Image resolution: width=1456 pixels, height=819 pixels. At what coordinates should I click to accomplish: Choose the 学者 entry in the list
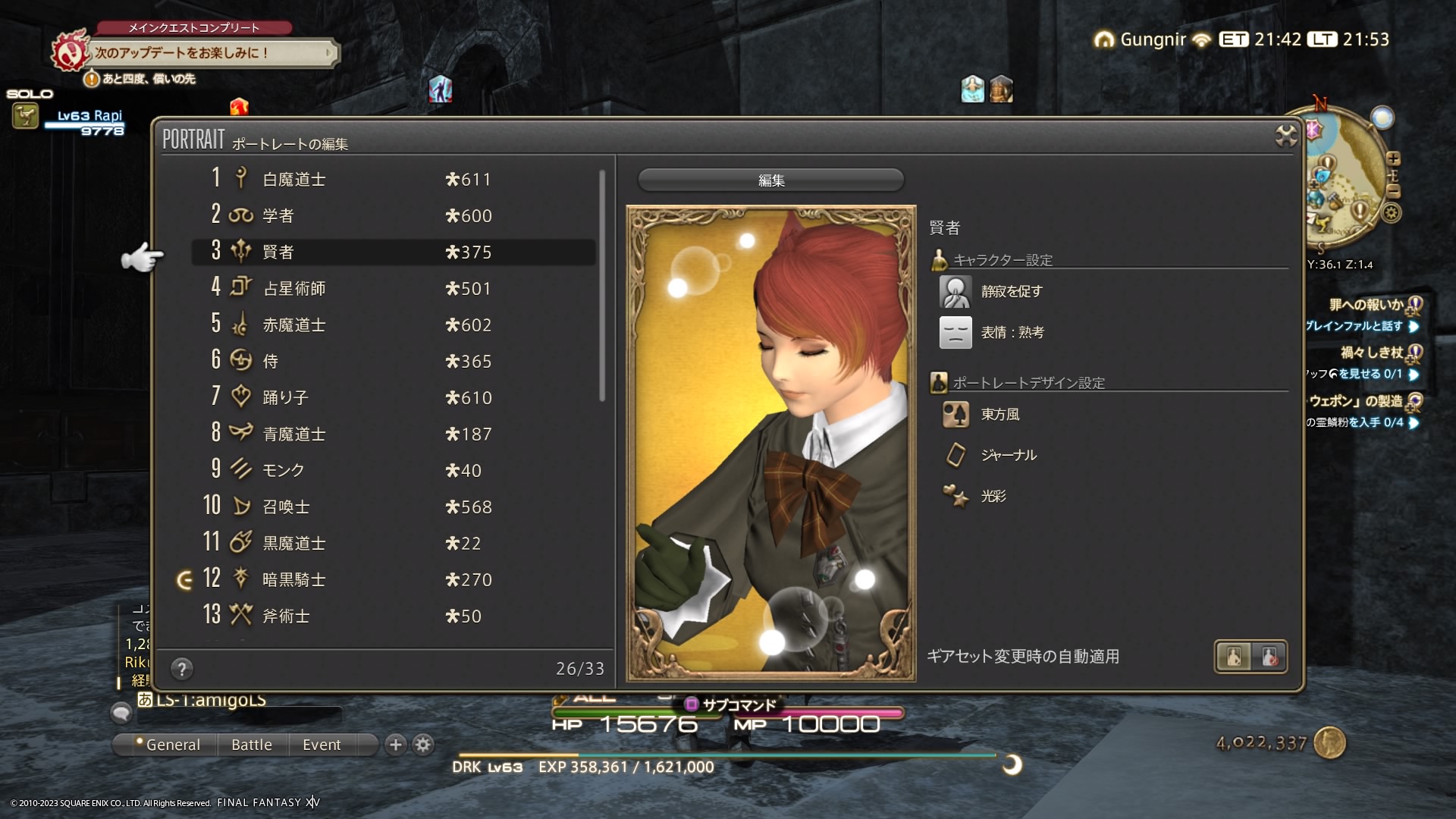(x=379, y=216)
